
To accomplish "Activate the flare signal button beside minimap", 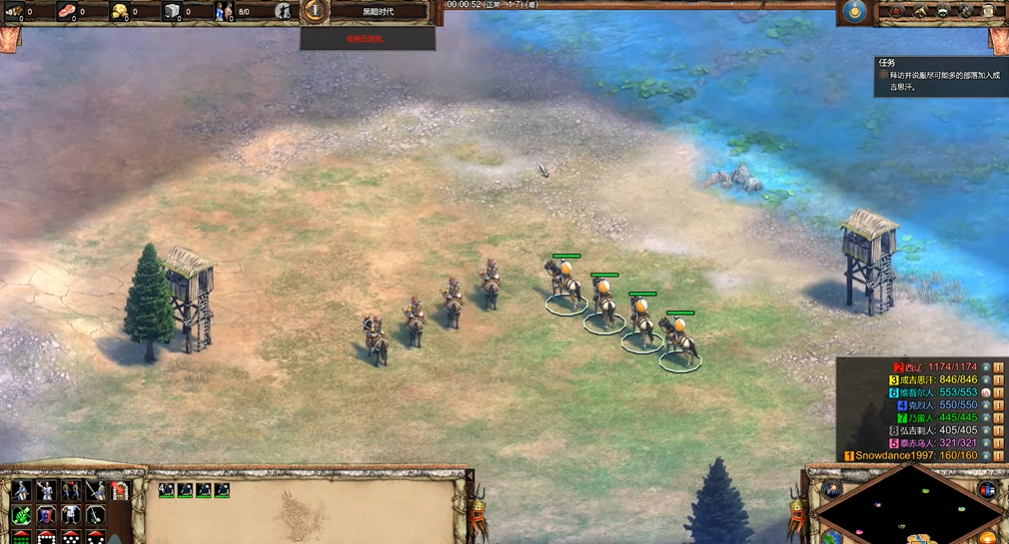I will [832, 489].
